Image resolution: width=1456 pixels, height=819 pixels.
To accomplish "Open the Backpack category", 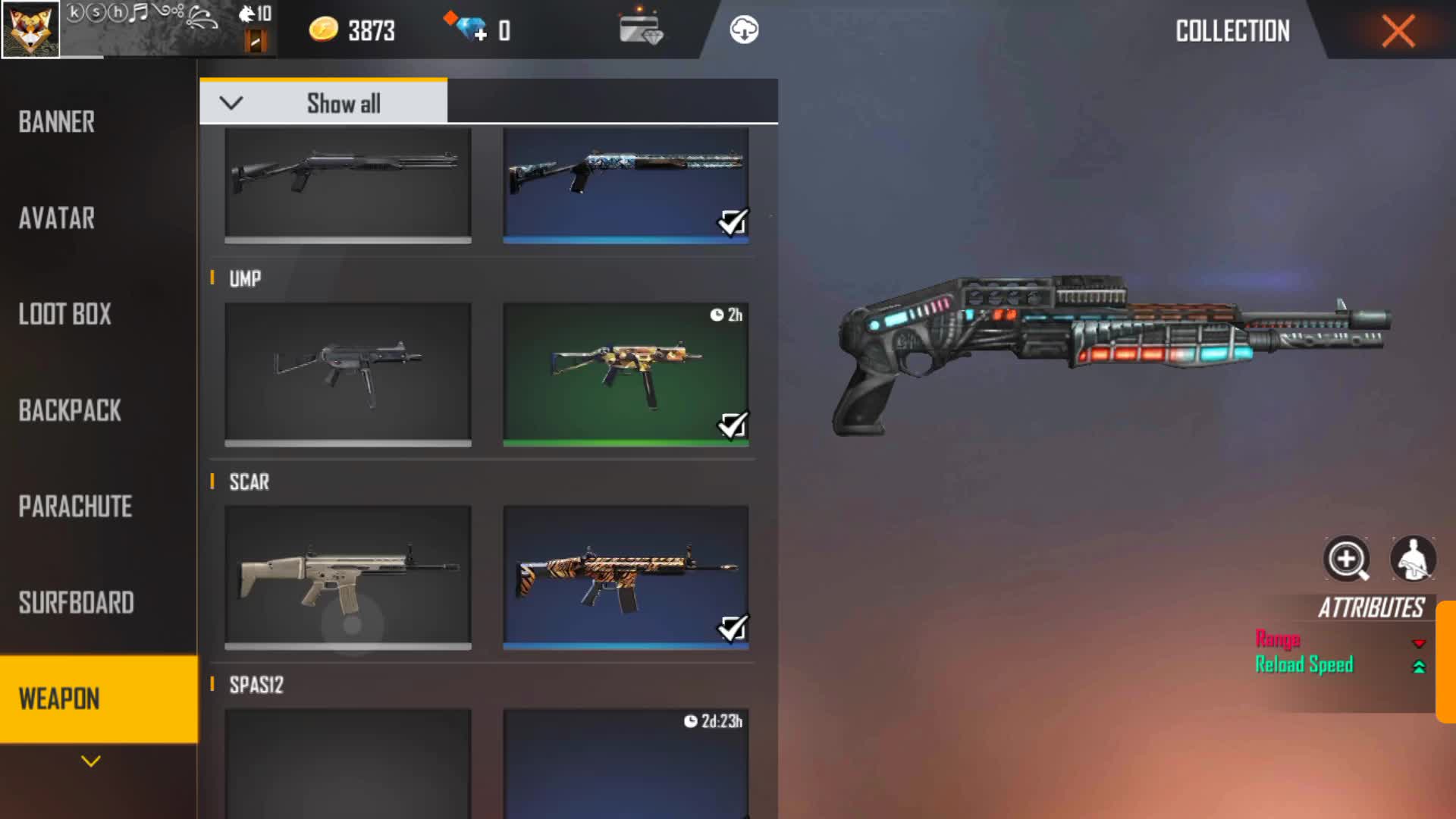I will [x=70, y=410].
